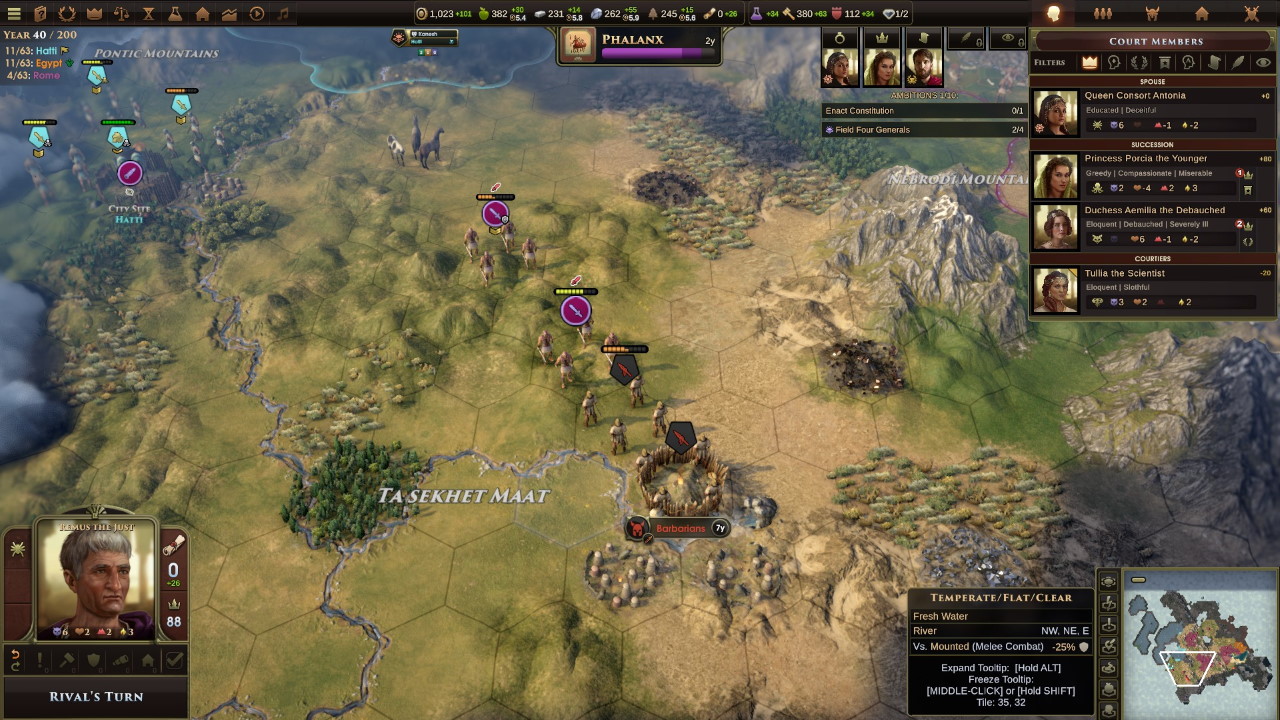Switch to the character head tab
Image resolution: width=1280 pixels, height=720 pixels.
pyautogui.click(x=1053, y=14)
